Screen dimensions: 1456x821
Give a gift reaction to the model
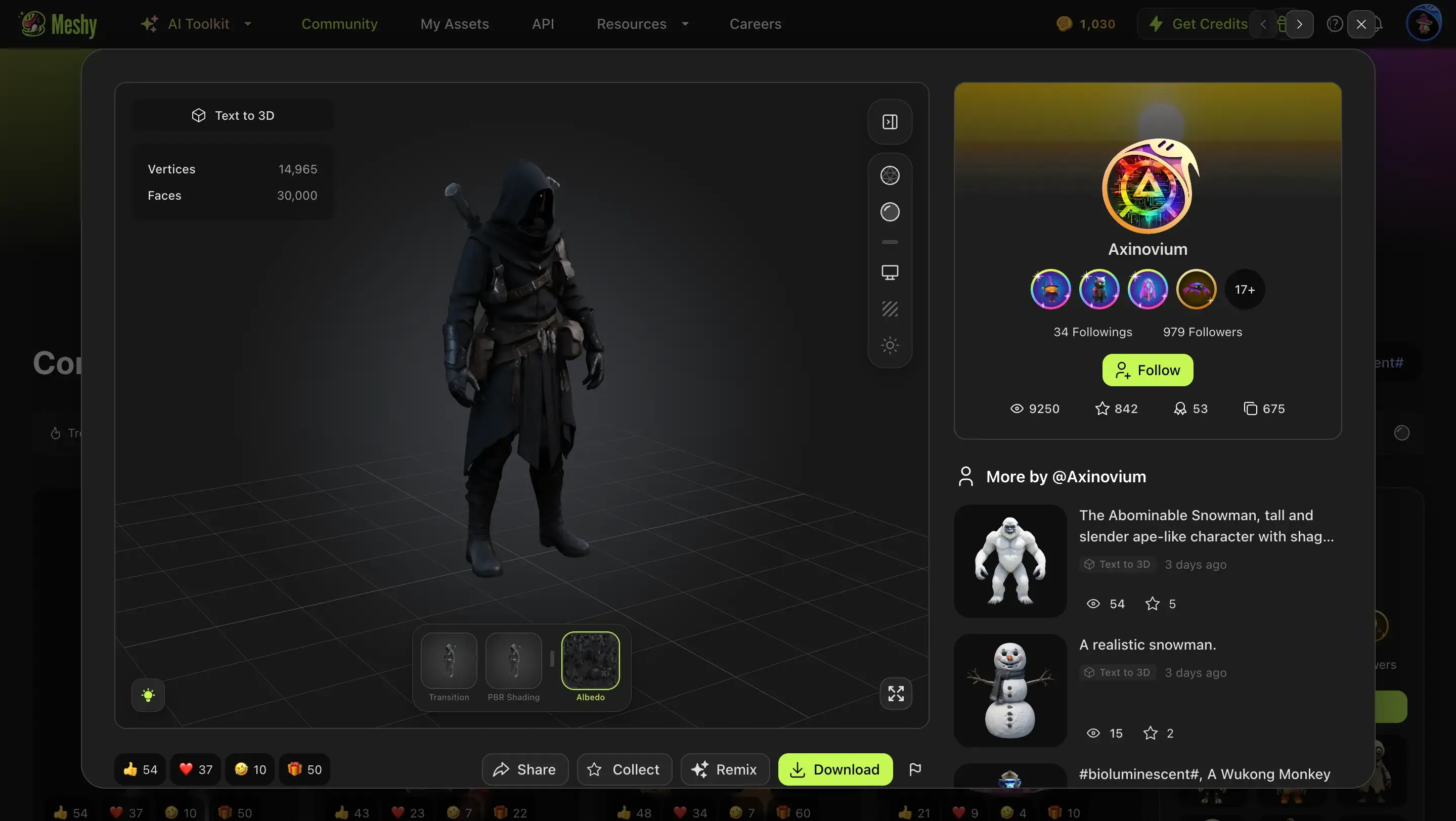[x=303, y=769]
